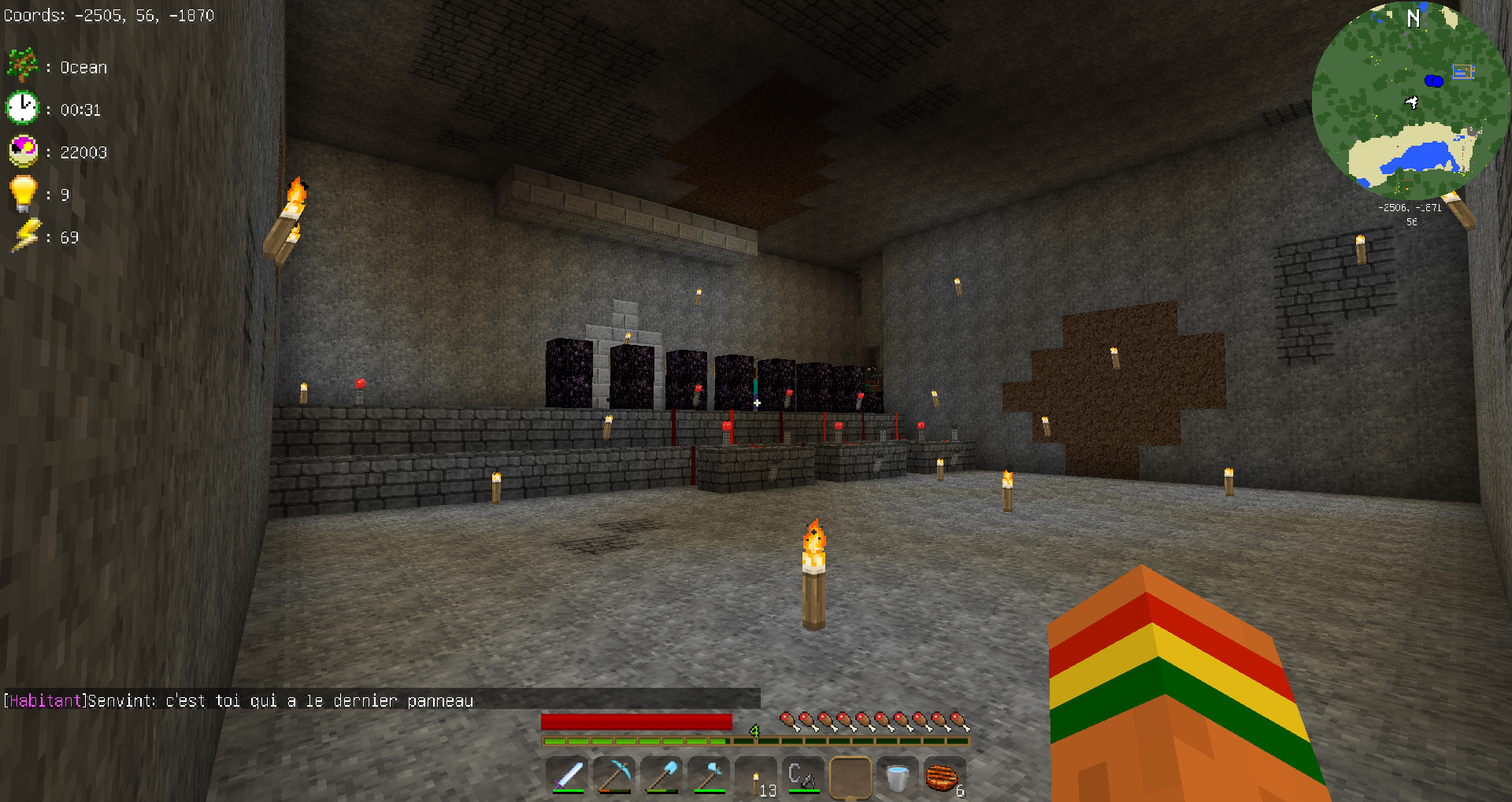Click the light bulb light-level icon
This screenshot has width=1512, height=802.
pos(22,193)
